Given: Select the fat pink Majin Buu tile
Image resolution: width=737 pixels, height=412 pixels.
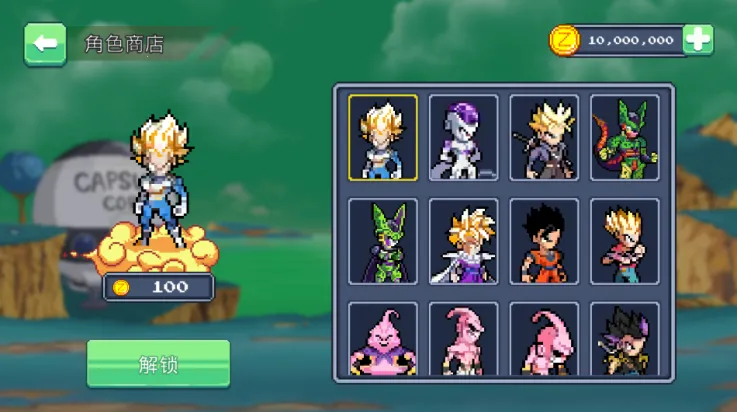Looking at the screenshot, I should (x=383, y=340).
